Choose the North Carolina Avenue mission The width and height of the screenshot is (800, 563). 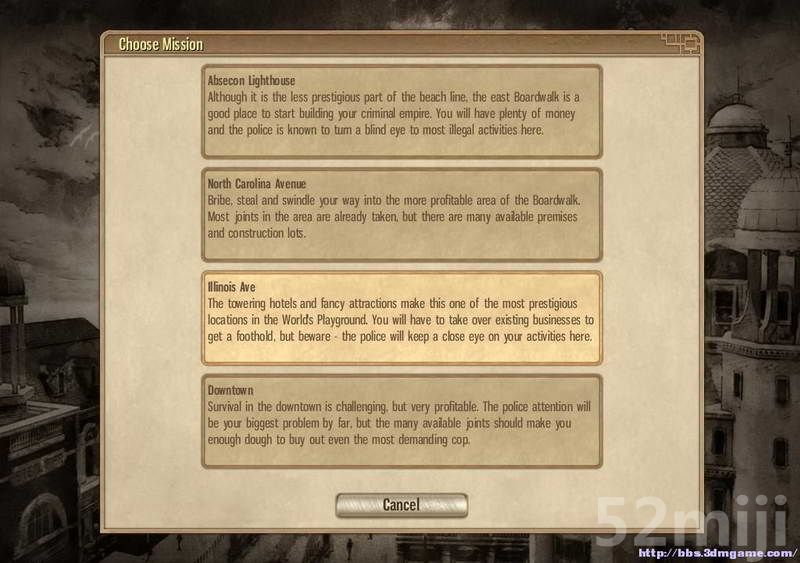tap(401, 214)
